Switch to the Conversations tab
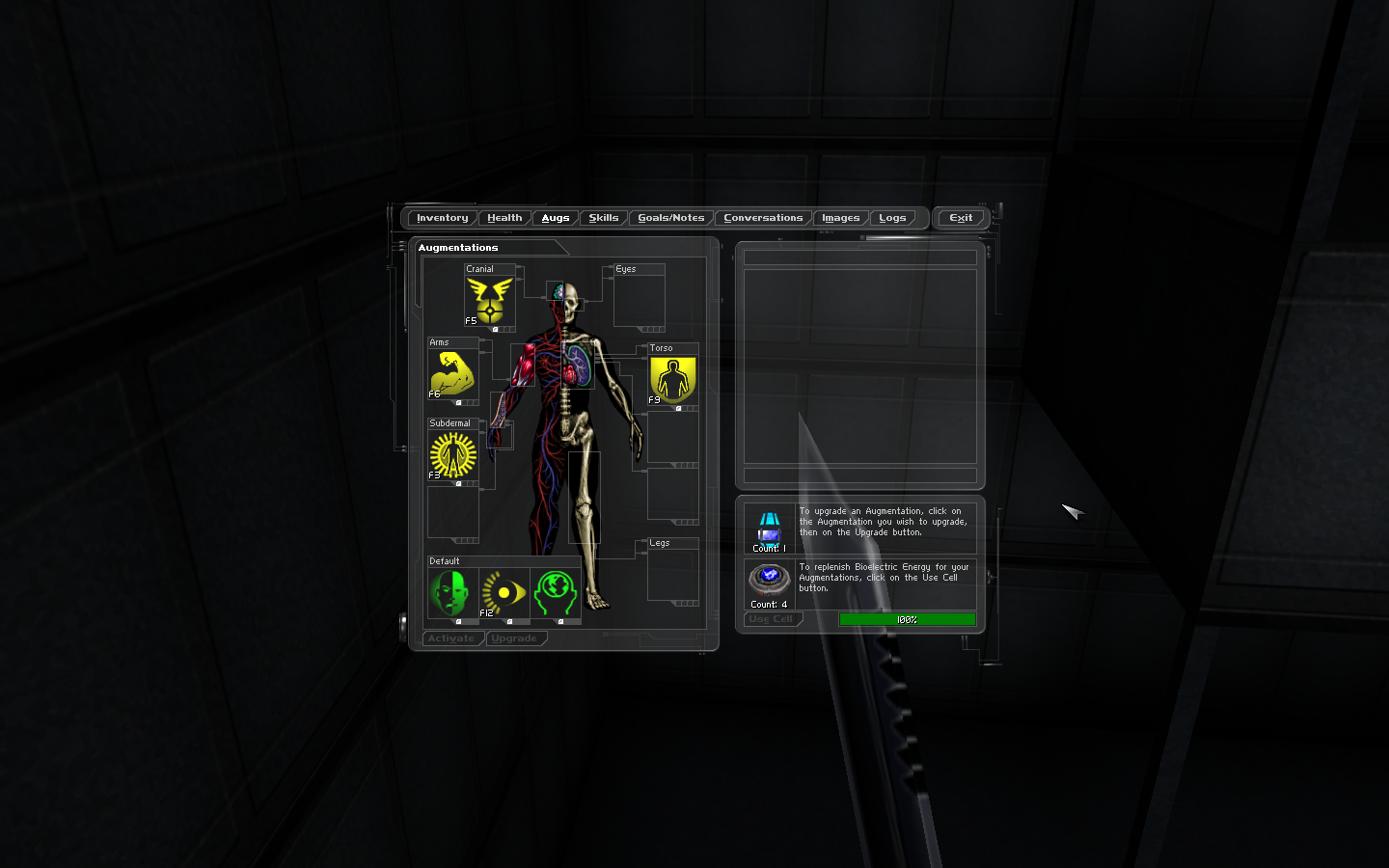This screenshot has width=1389, height=868. (x=763, y=218)
